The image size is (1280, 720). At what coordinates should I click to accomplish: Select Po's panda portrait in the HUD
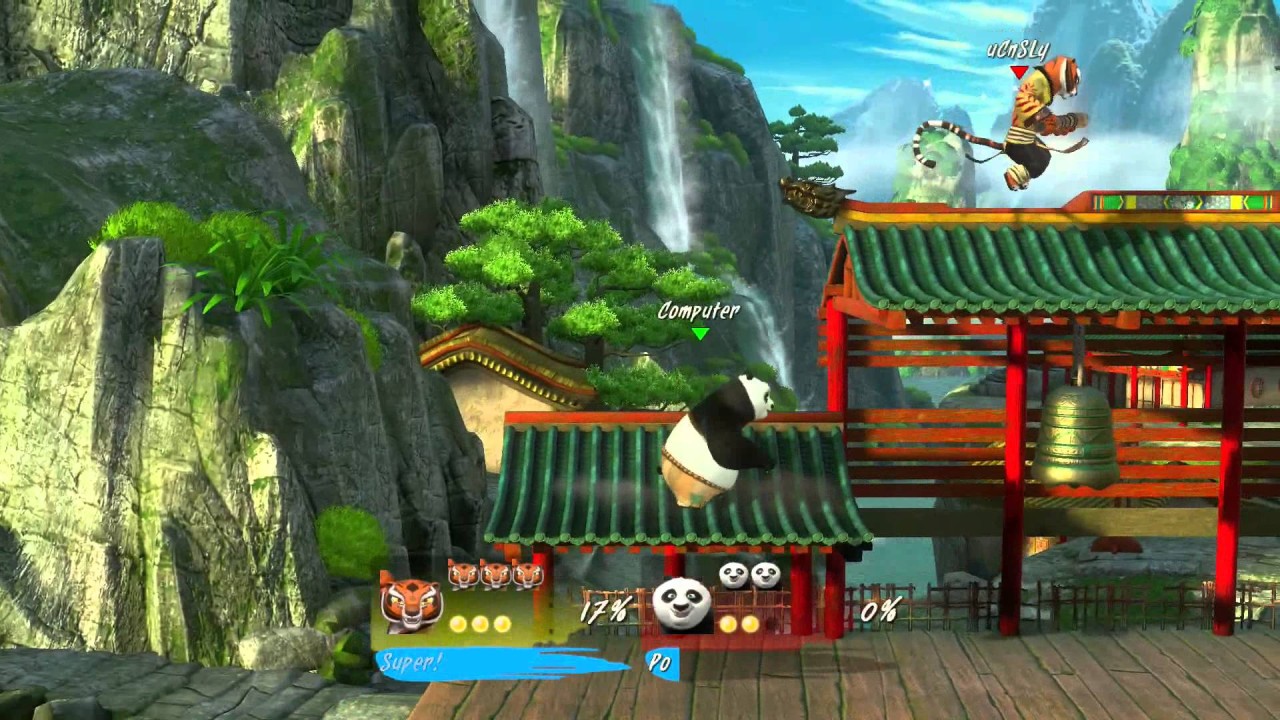[682, 605]
